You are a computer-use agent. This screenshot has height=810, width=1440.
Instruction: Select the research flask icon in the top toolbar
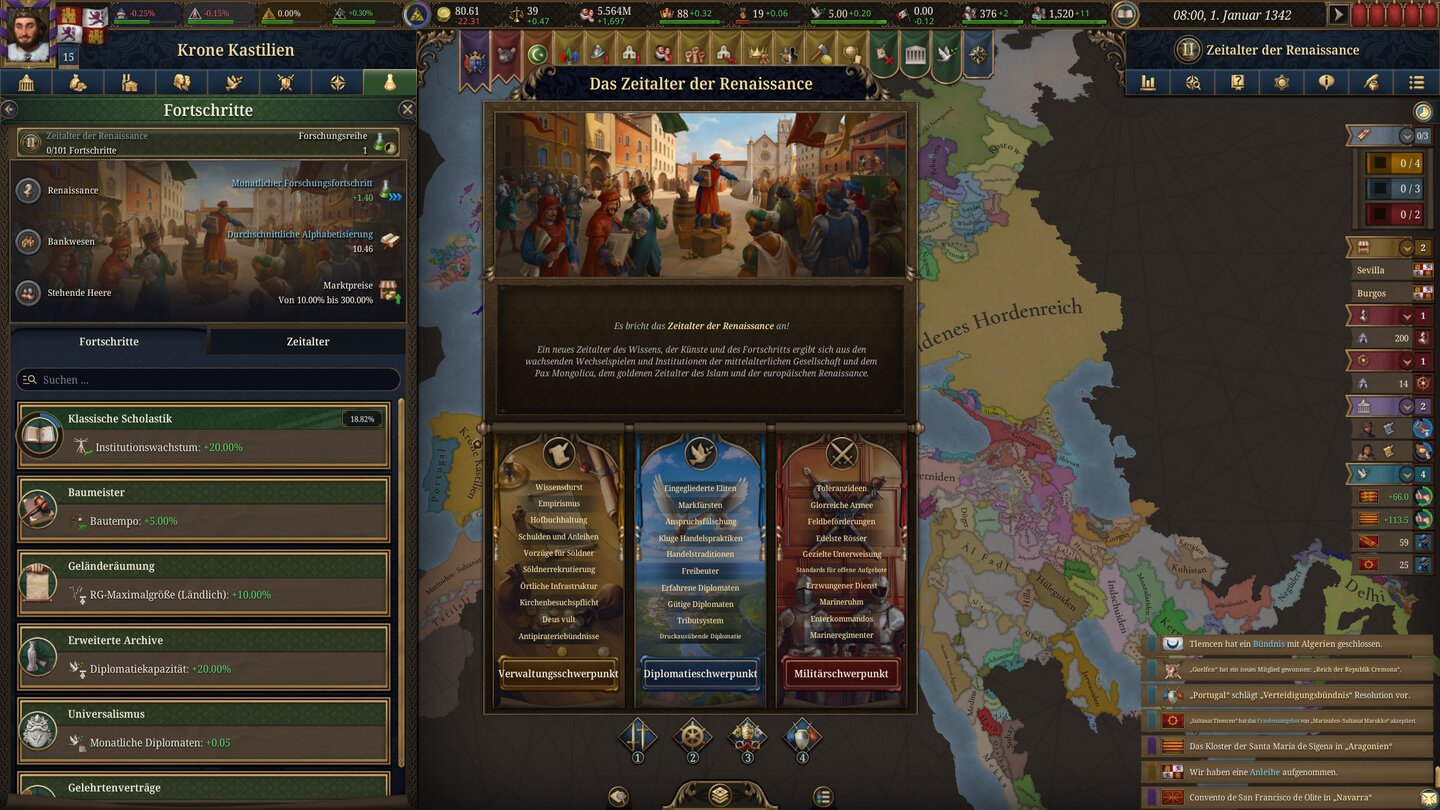tap(390, 82)
